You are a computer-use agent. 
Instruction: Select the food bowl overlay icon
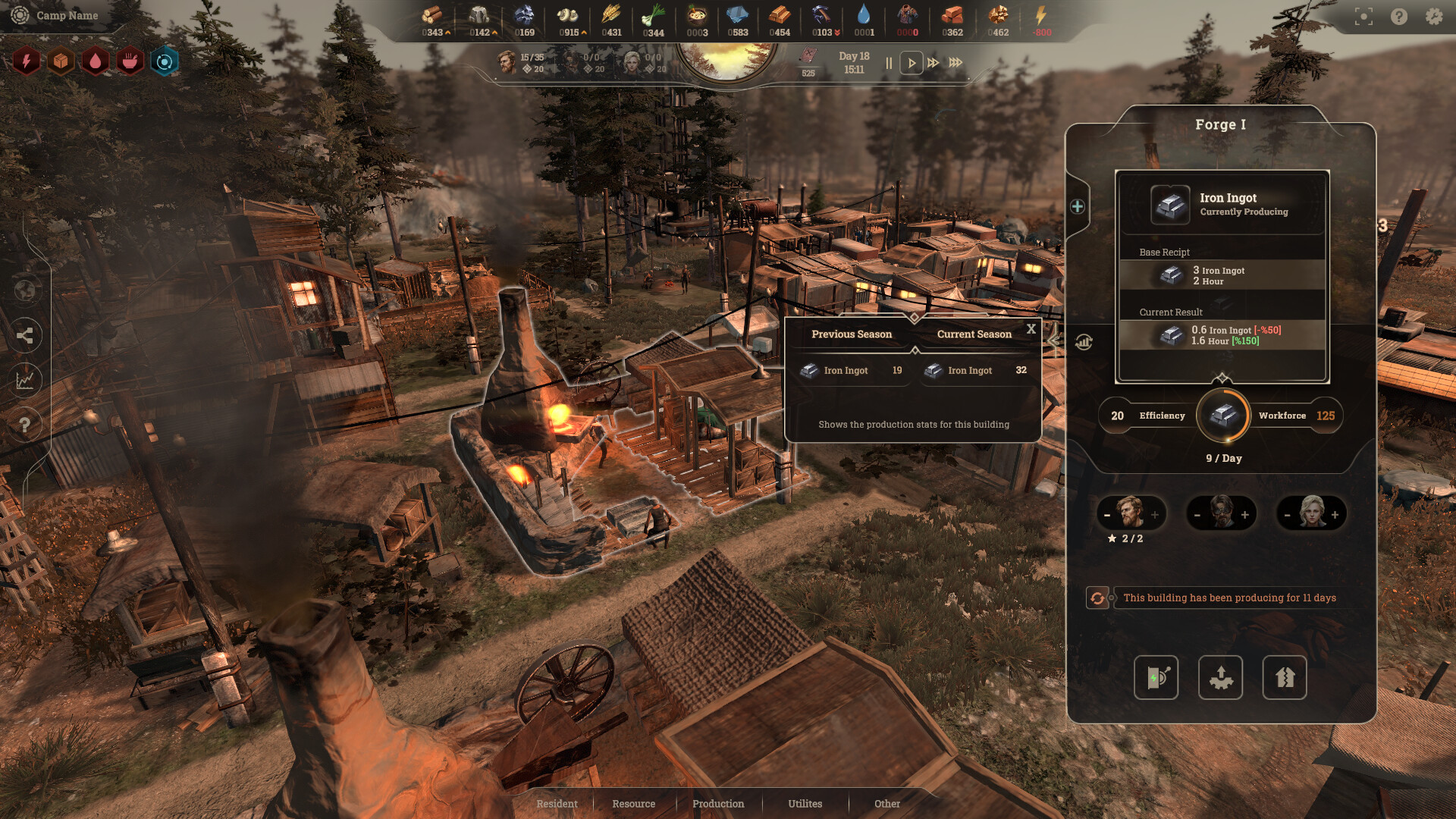coord(130,61)
